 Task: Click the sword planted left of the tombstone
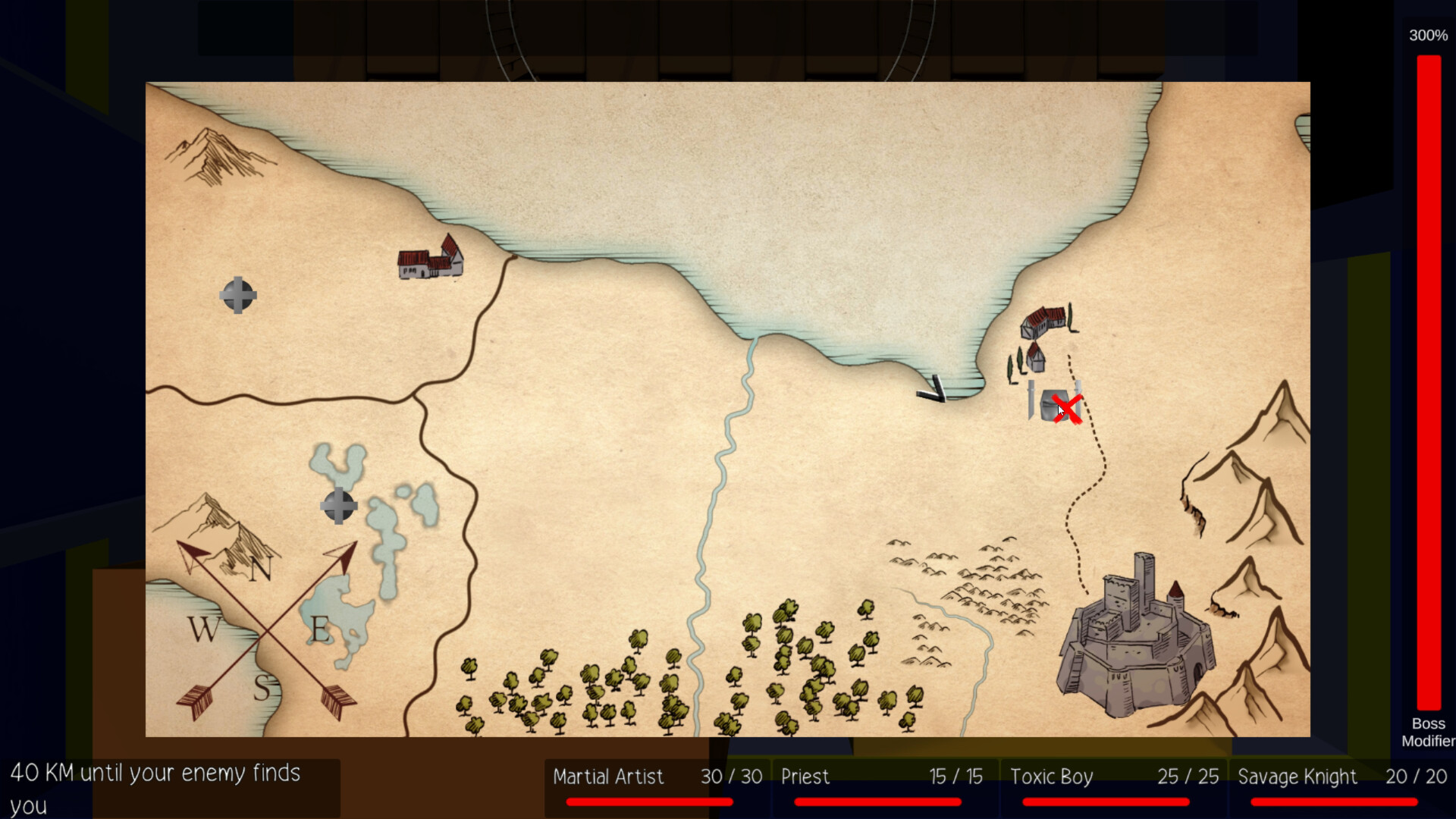(x=1031, y=398)
